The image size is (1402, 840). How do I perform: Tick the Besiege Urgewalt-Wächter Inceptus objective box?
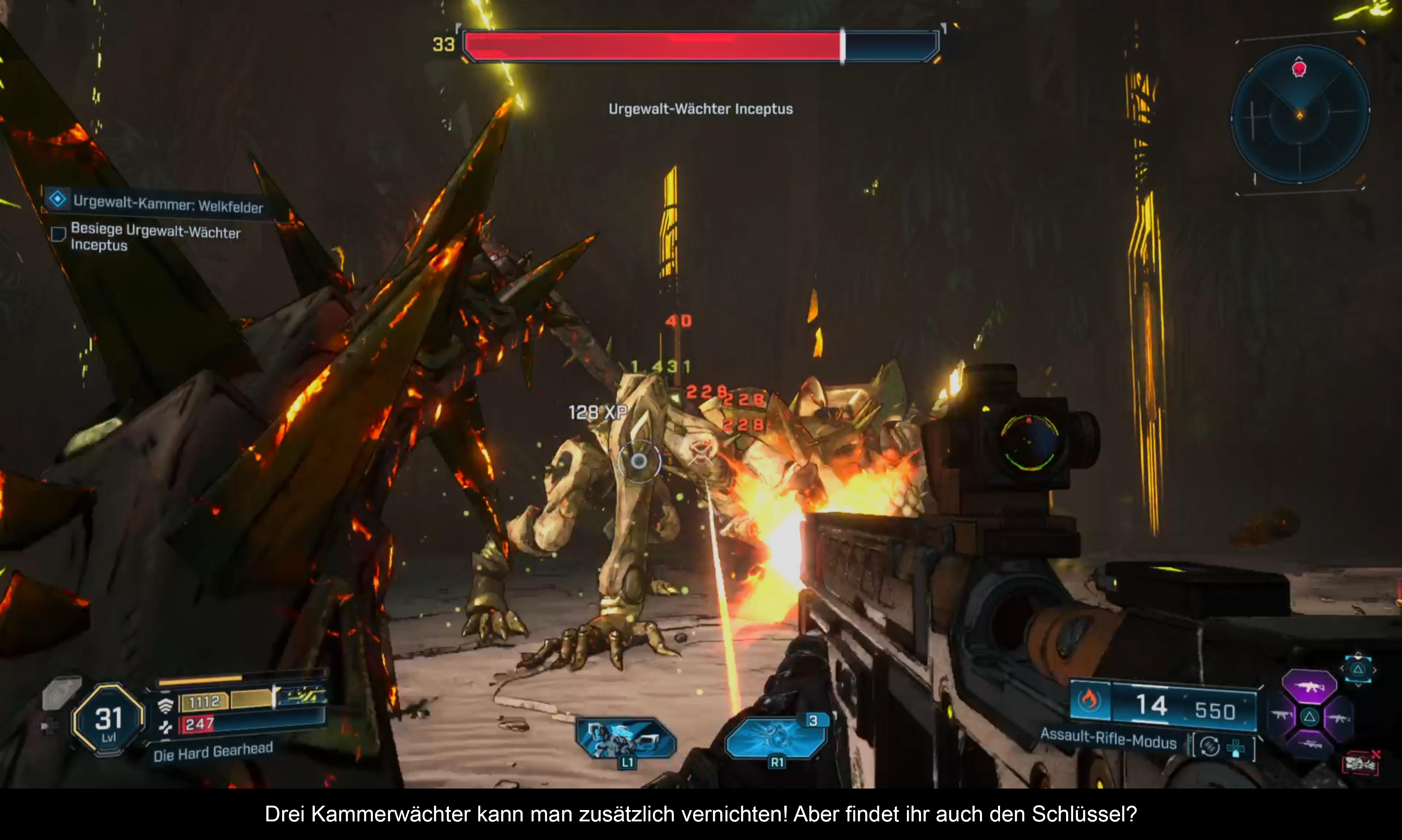pos(58,234)
